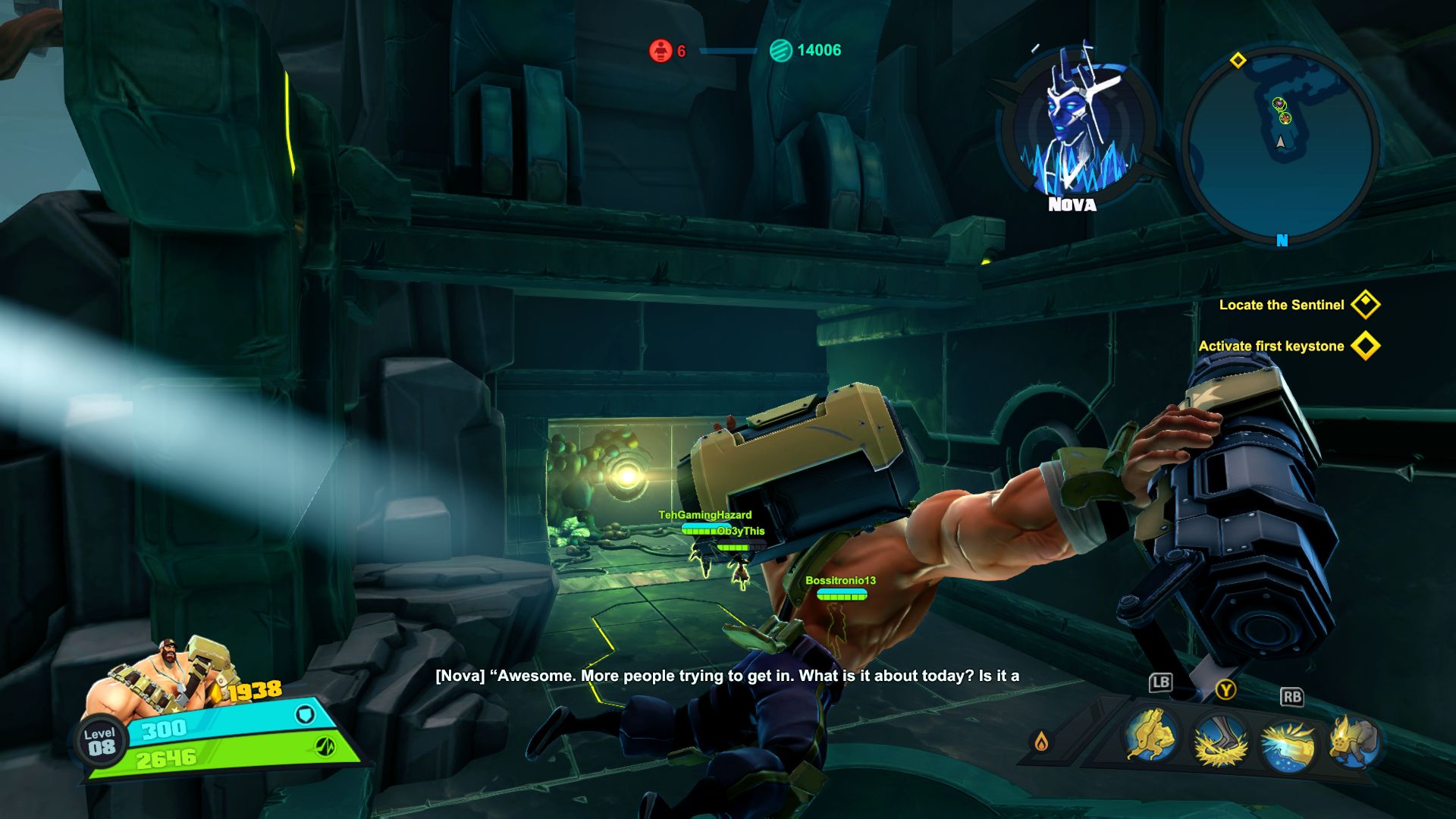Screen dimensions: 1456x819
Task: Select the hunched figure with flaming minigun icon
Action: [1354, 741]
